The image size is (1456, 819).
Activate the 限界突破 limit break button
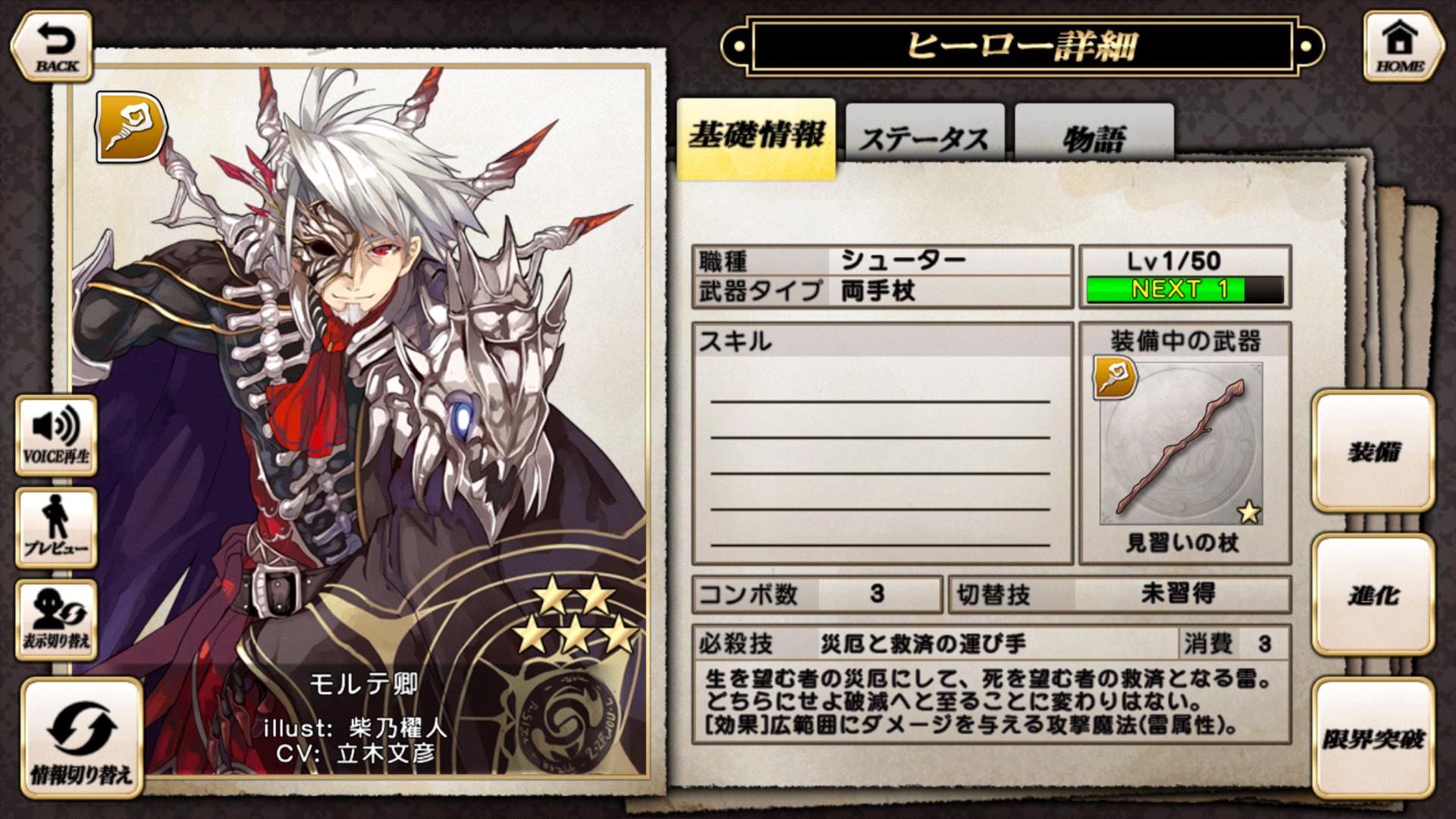[1373, 738]
